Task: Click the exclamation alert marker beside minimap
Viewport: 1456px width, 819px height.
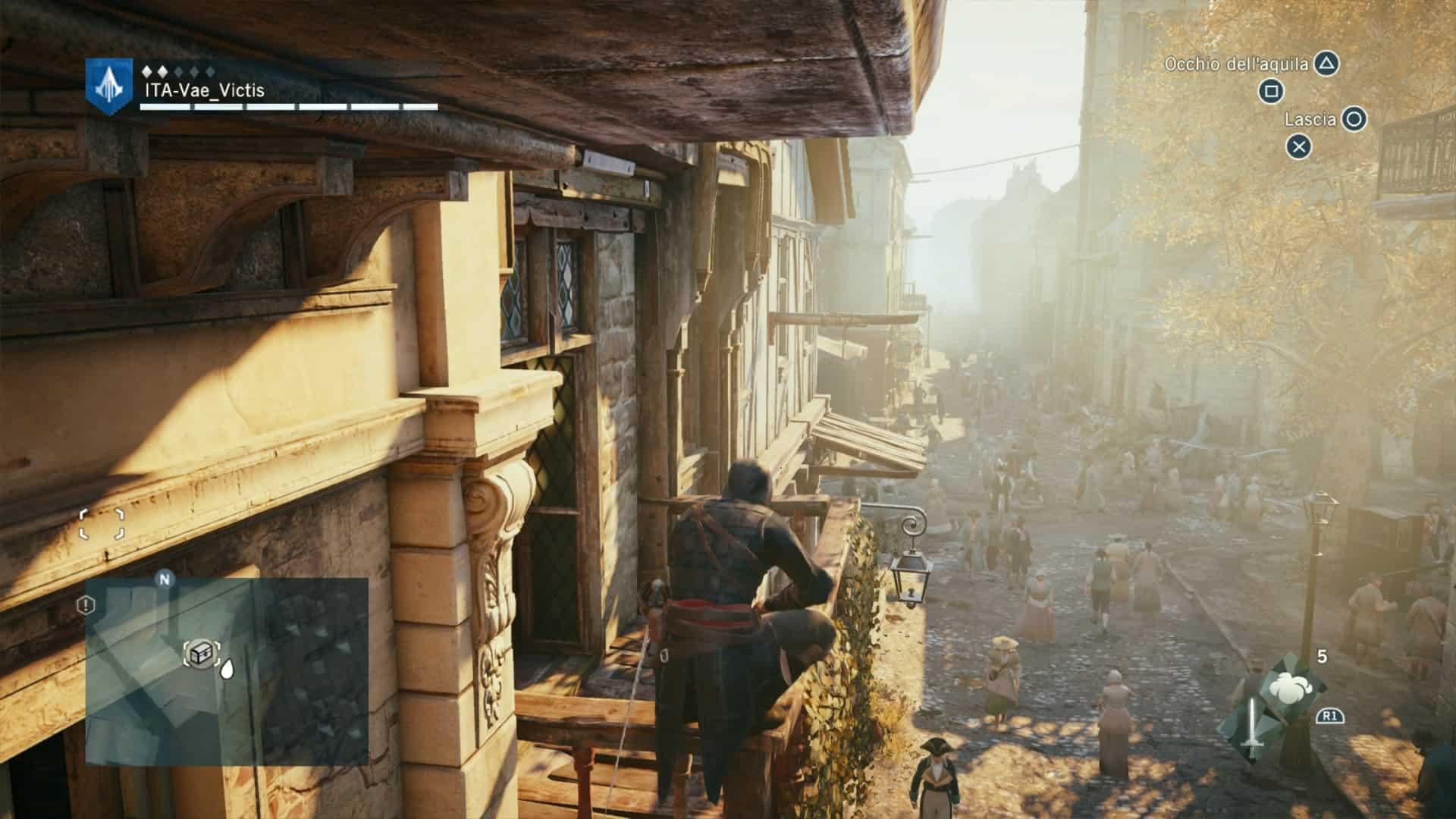Action: 86,604
